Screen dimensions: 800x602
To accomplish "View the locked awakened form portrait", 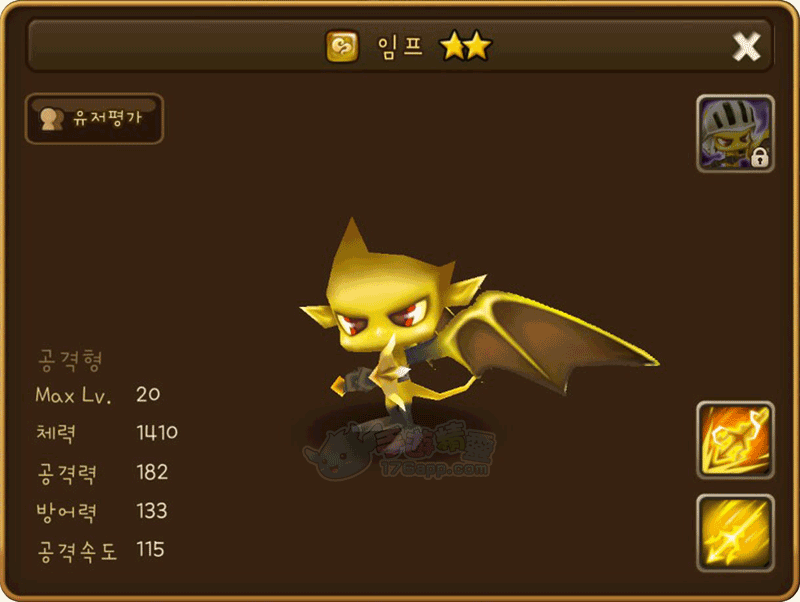I will pos(735,134).
